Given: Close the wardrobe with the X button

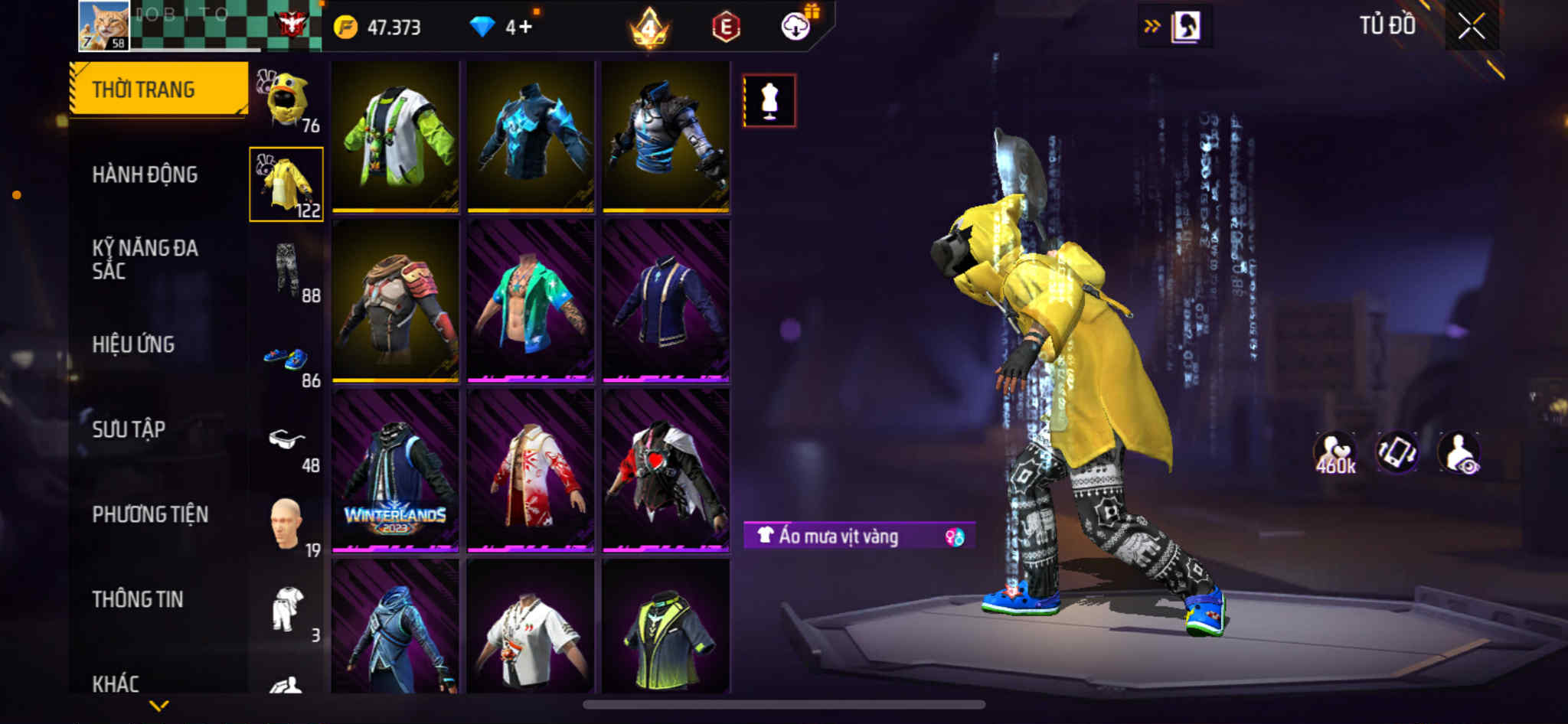Looking at the screenshot, I should (x=1471, y=27).
